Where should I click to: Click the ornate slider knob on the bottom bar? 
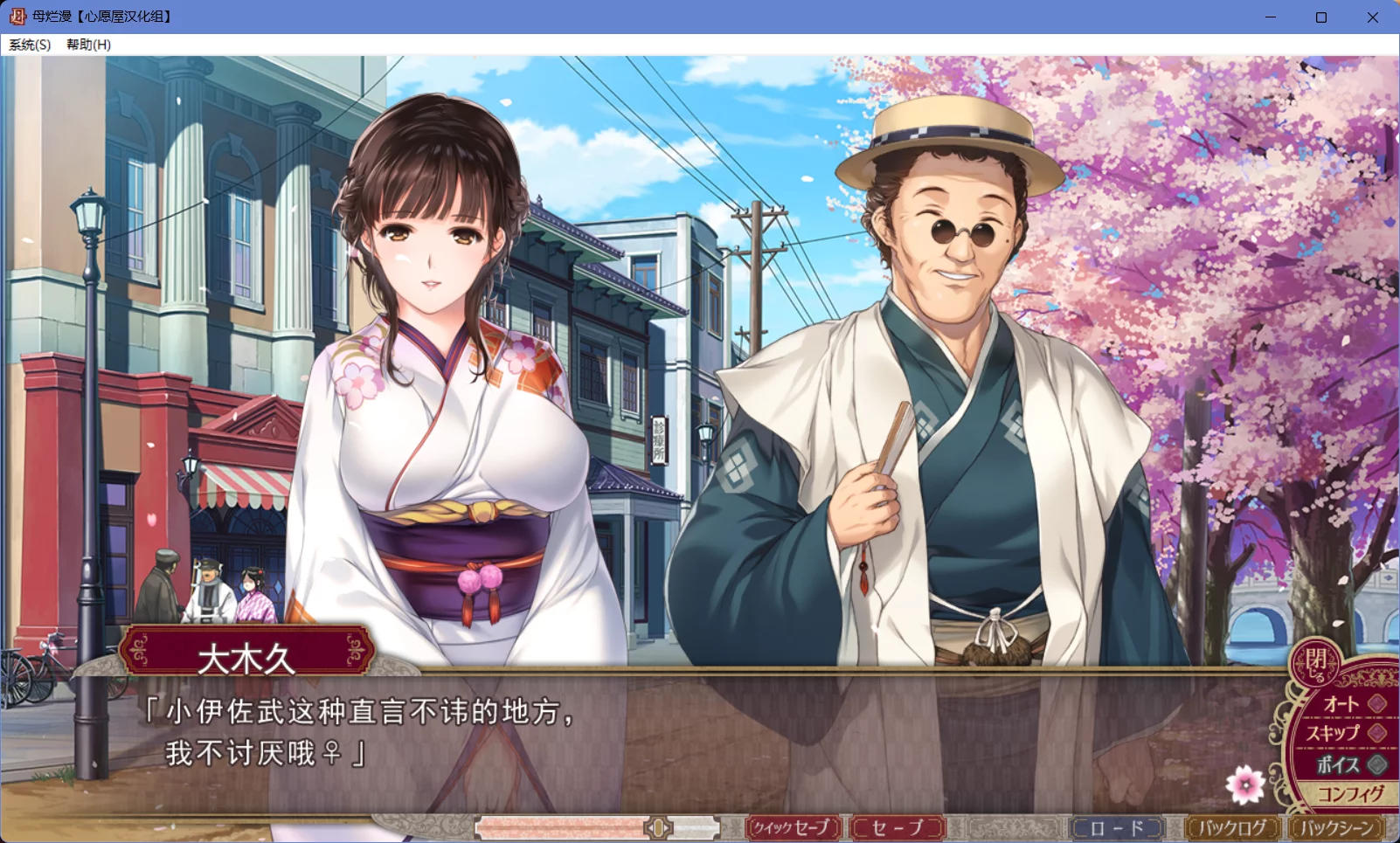657,826
